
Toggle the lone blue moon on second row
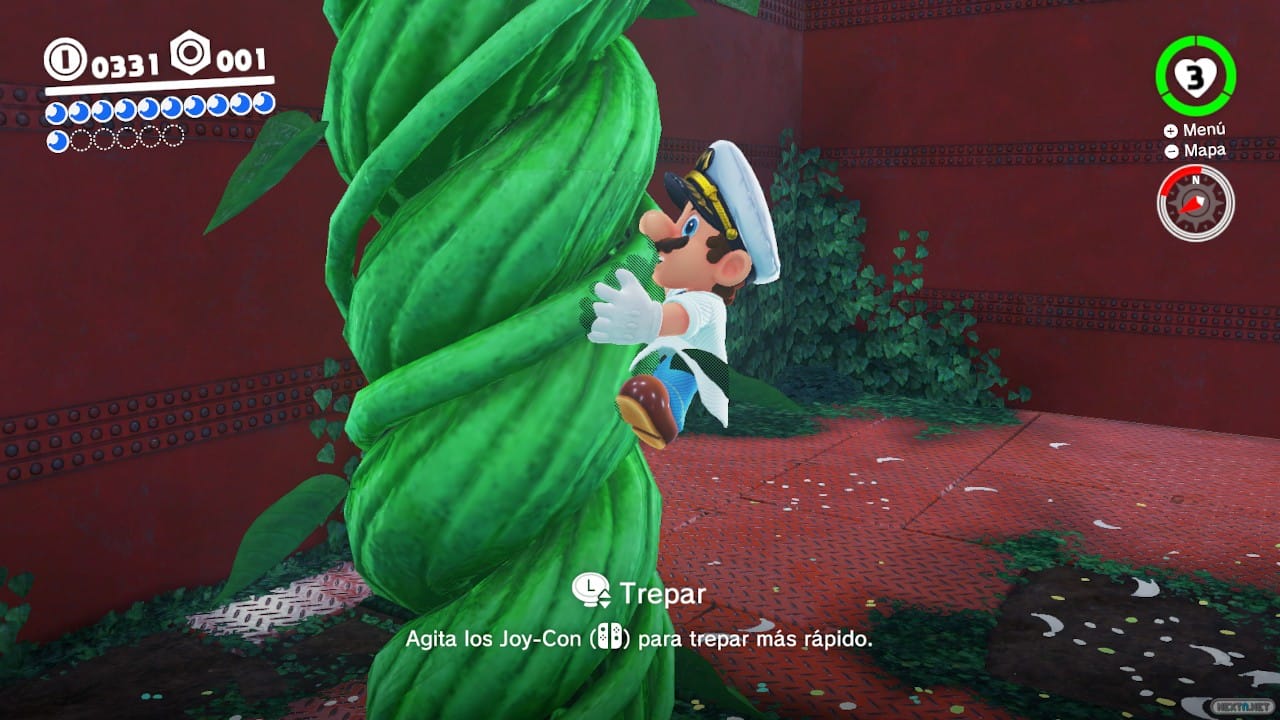point(57,138)
